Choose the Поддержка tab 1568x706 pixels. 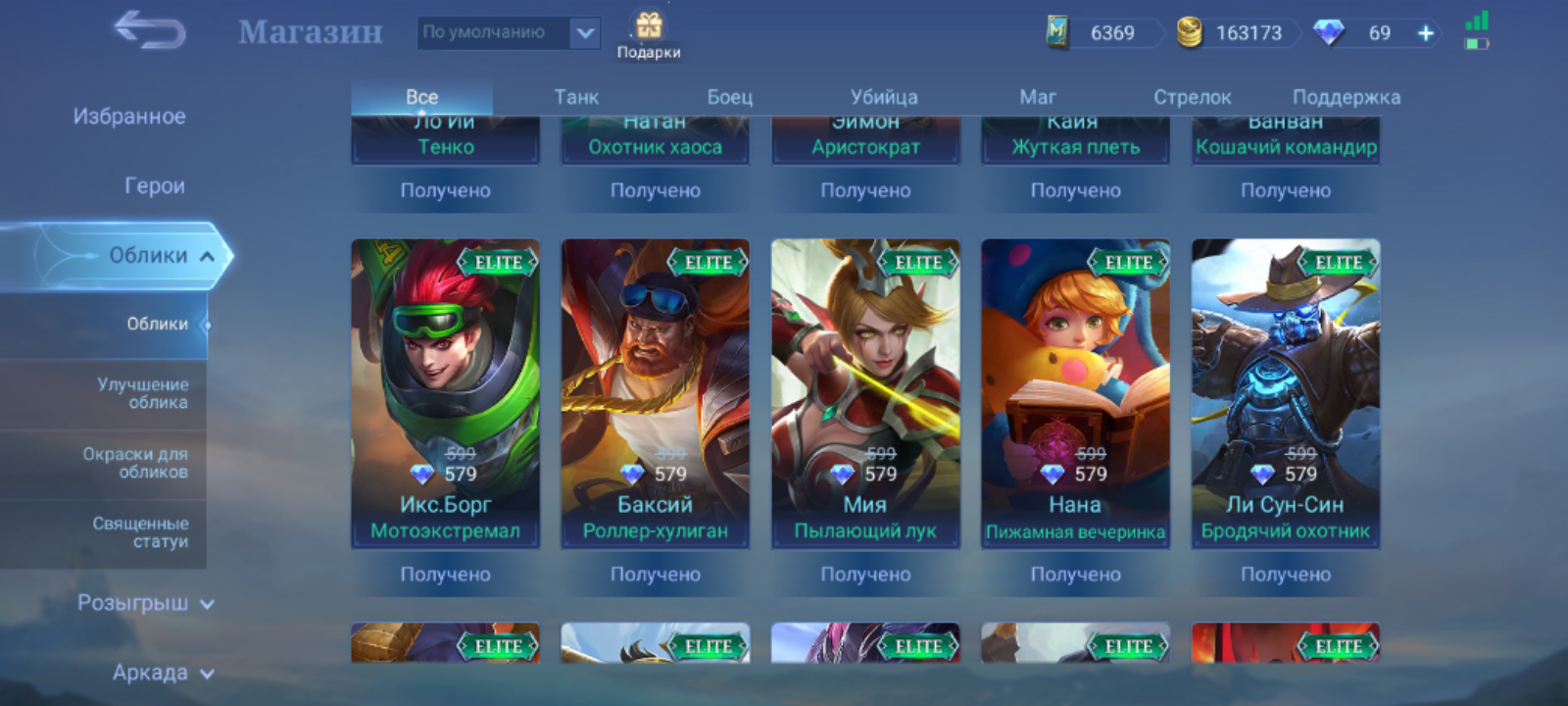pyautogui.click(x=1346, y=97)
